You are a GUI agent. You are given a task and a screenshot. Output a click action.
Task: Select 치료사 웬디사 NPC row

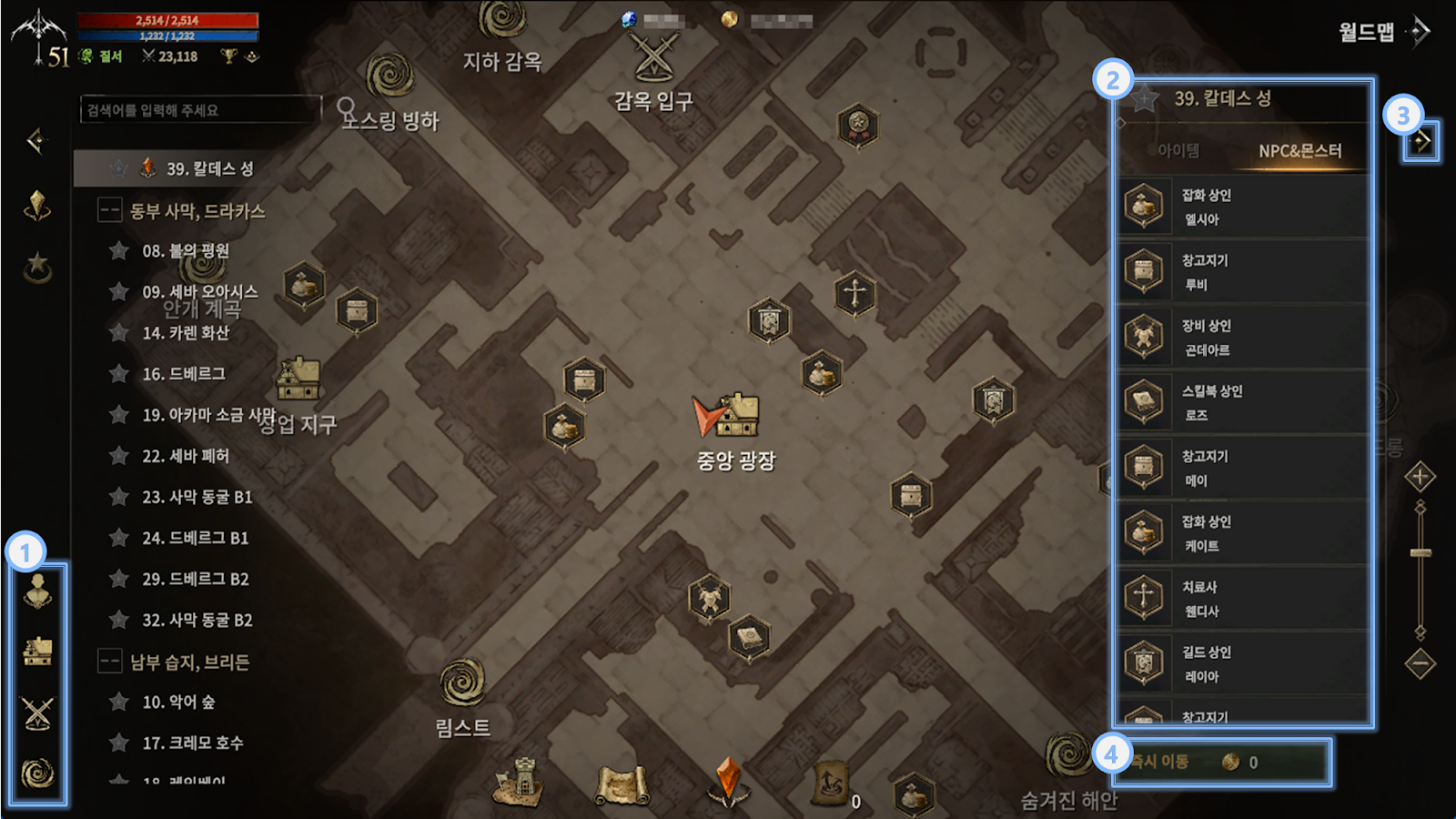pos(1243,599)
